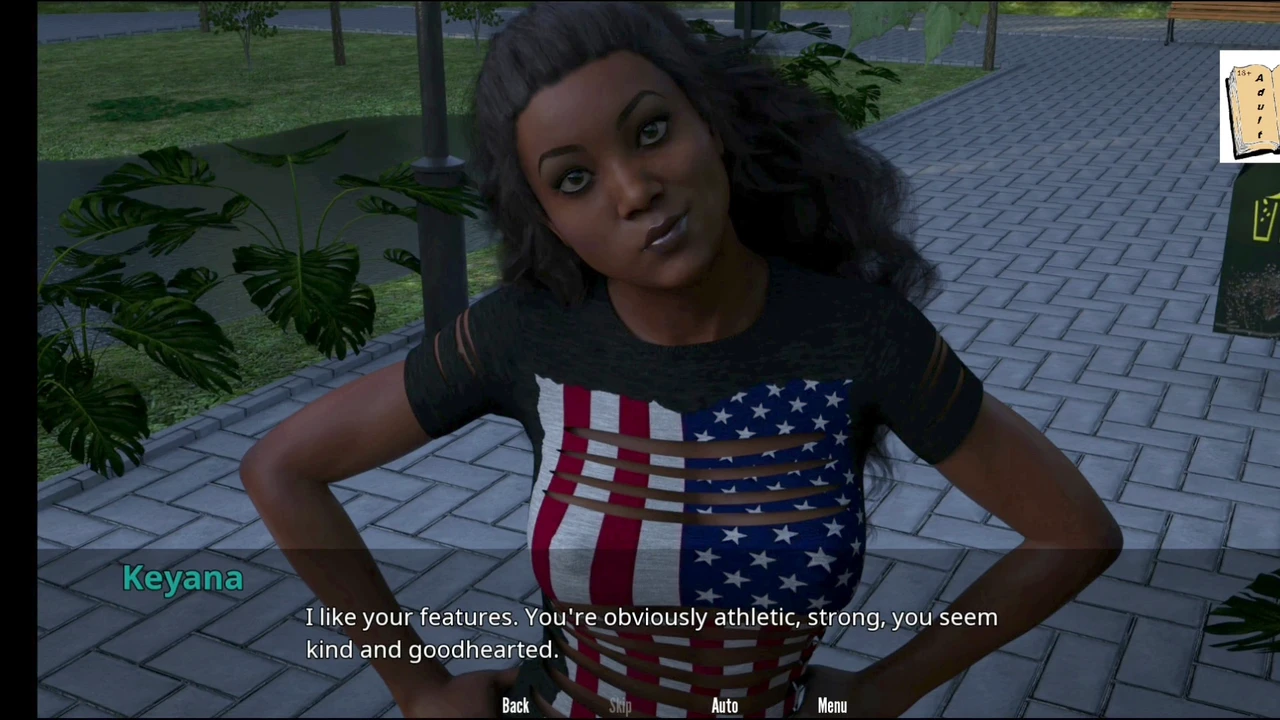Open the 18+ Adult book icon
This screenshot has width=1280, height=720.
coord(1252,107)
